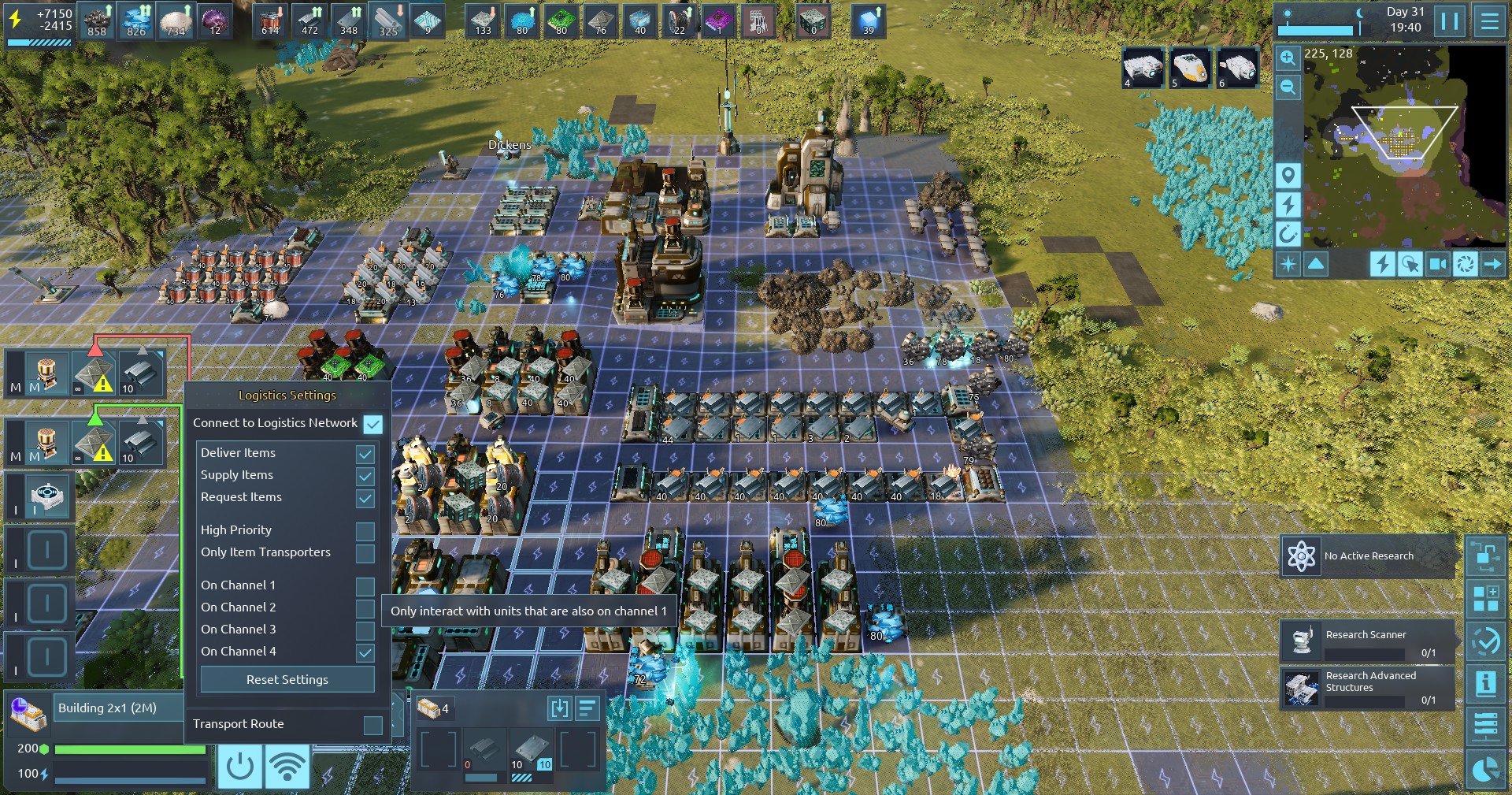Toggle Connect to Logistics Network checkbox
The height and width of the screenshot is (795, 1512).
click(x=372, y=424)
